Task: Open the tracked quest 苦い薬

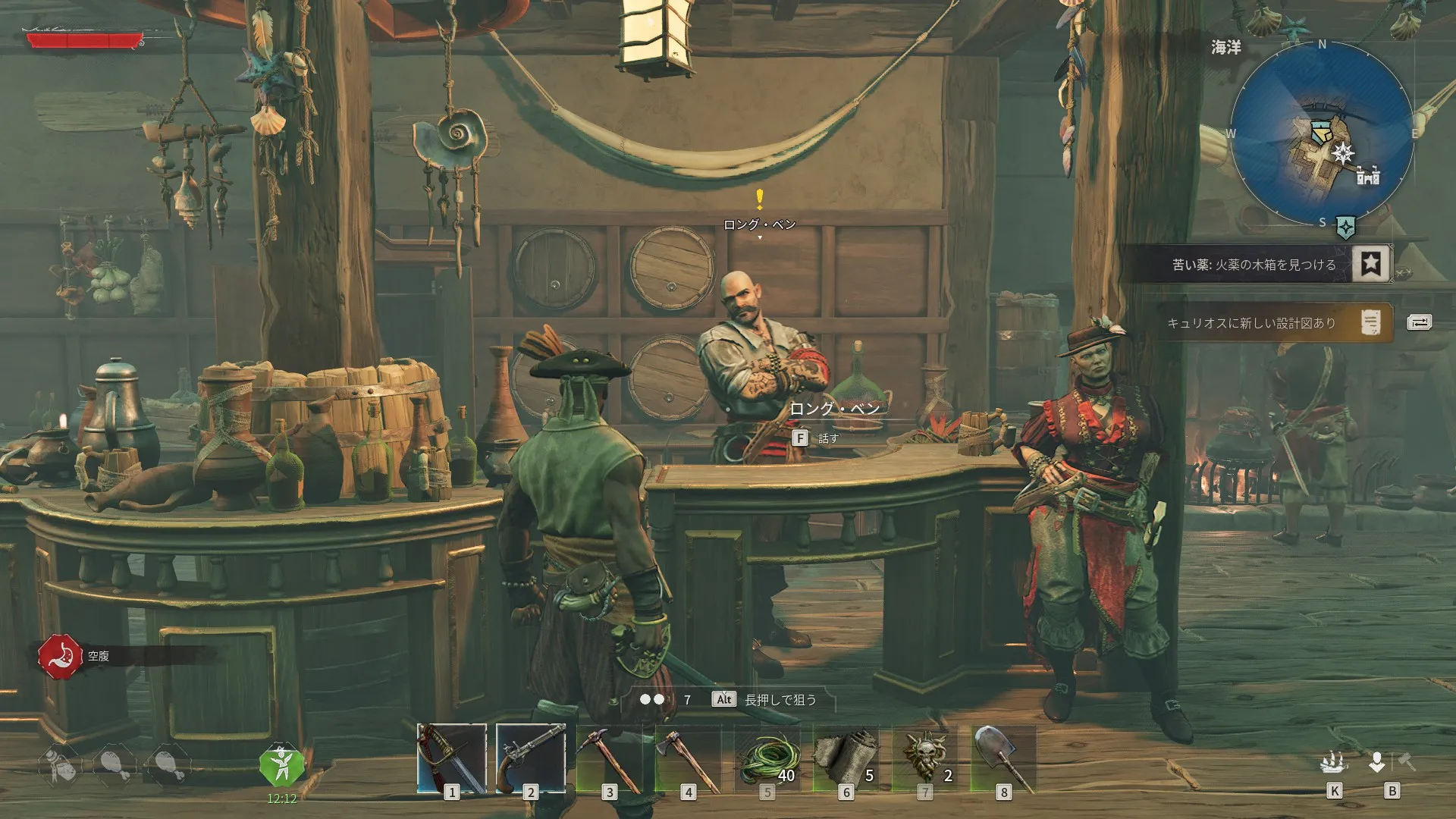Action: 1253,265
